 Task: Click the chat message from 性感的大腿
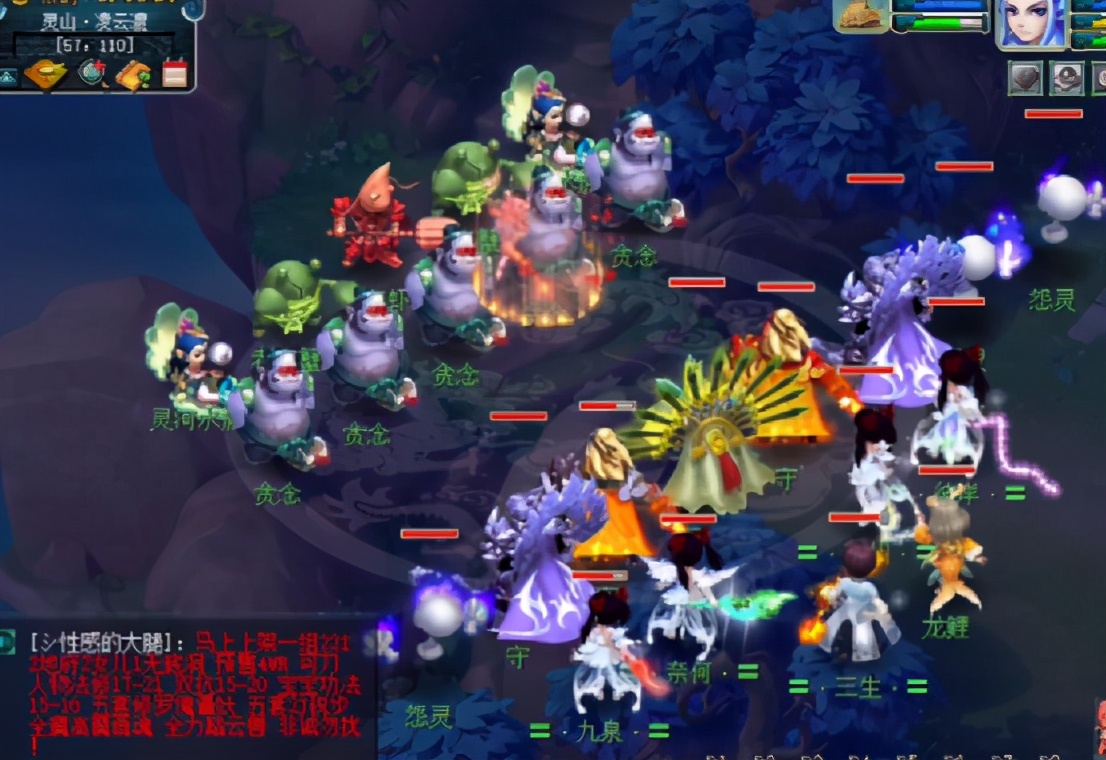pyautogui.click(x=190, y=690)
